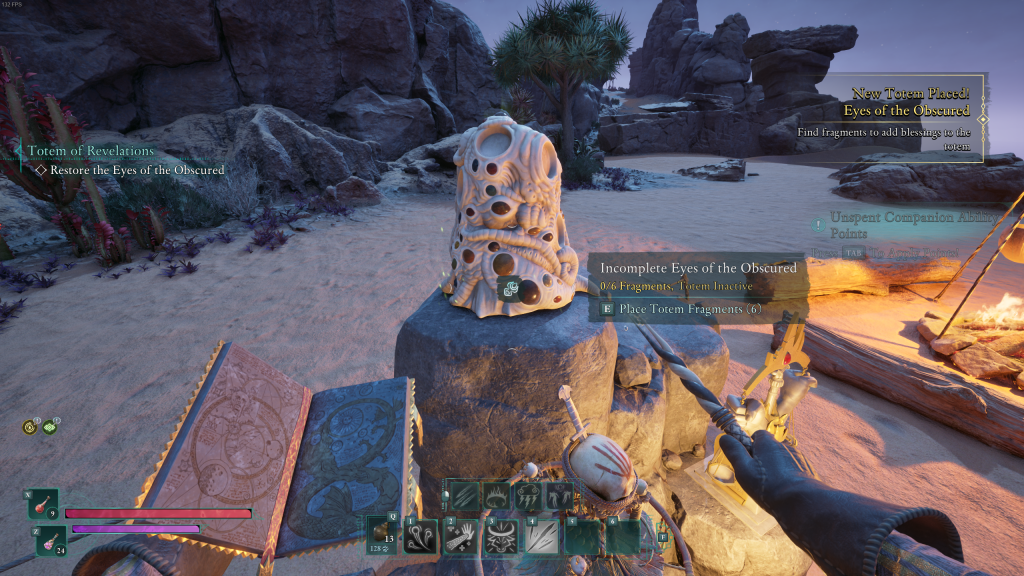Activate the bull head ability
This screenshot has width=1024, height=576.
pos(501,536)
